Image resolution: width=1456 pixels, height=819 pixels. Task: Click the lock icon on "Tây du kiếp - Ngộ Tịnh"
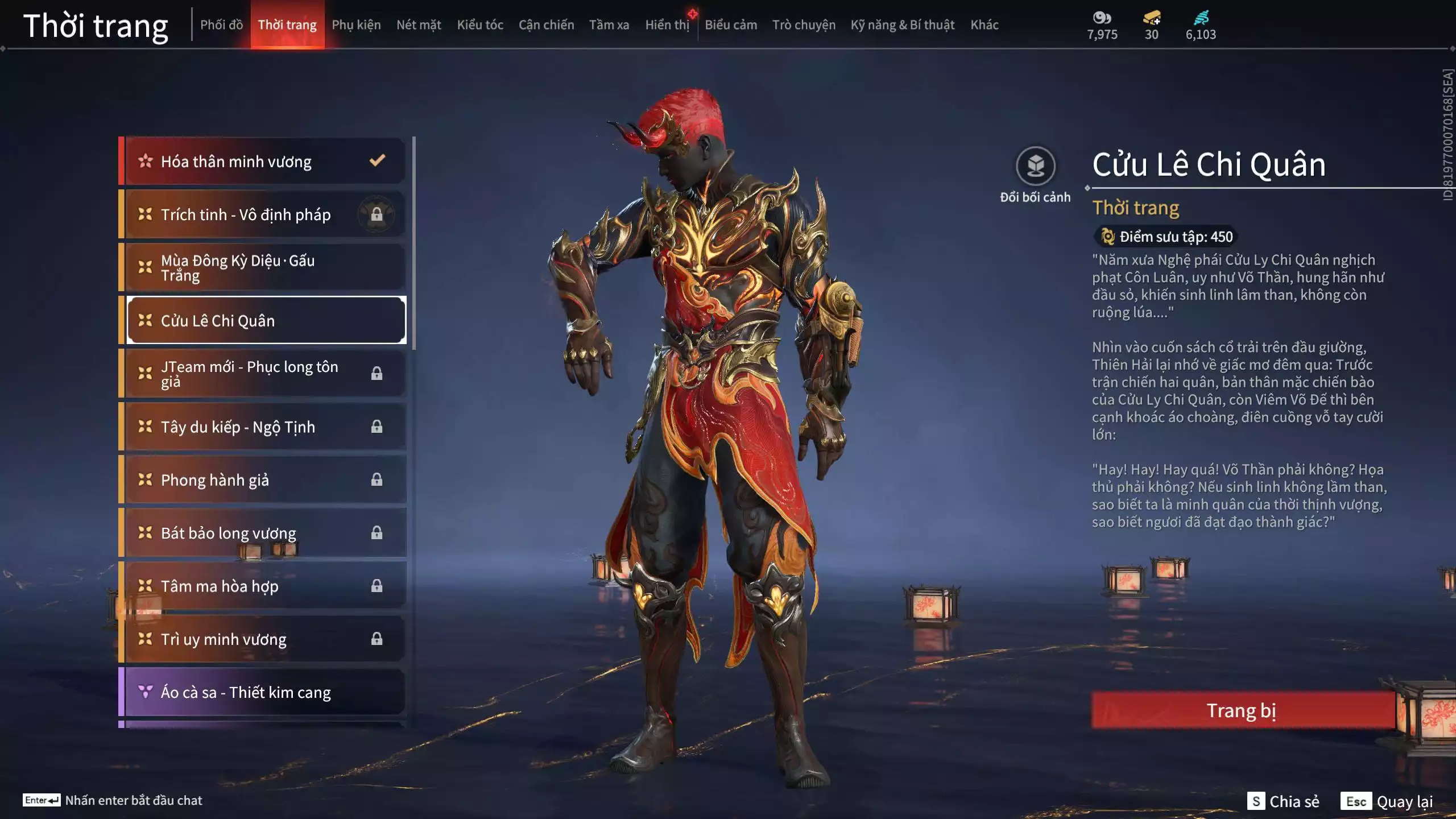(377, 427)
